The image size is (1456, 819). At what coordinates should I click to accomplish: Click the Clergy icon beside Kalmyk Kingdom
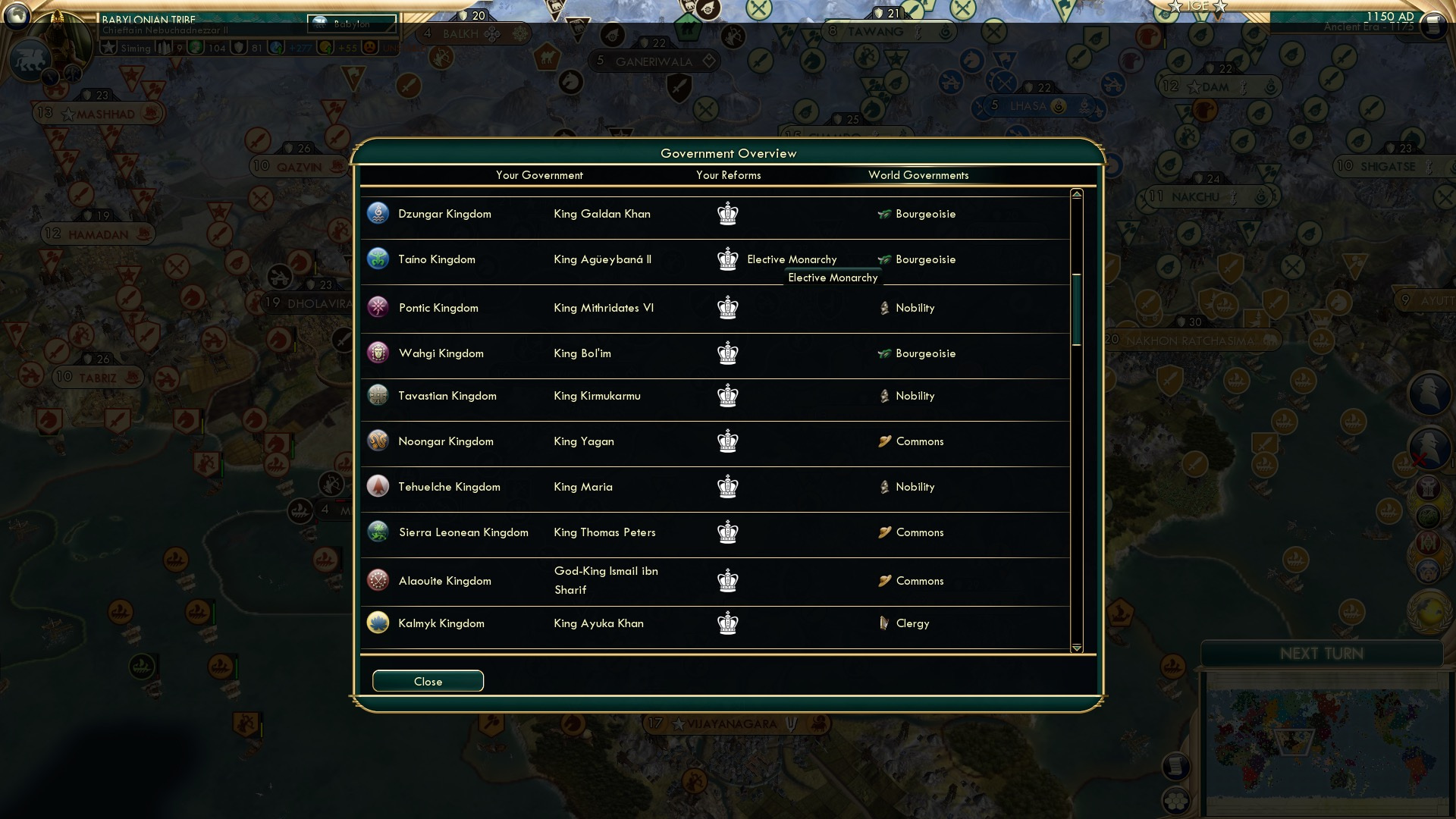(x=884, y=623)
